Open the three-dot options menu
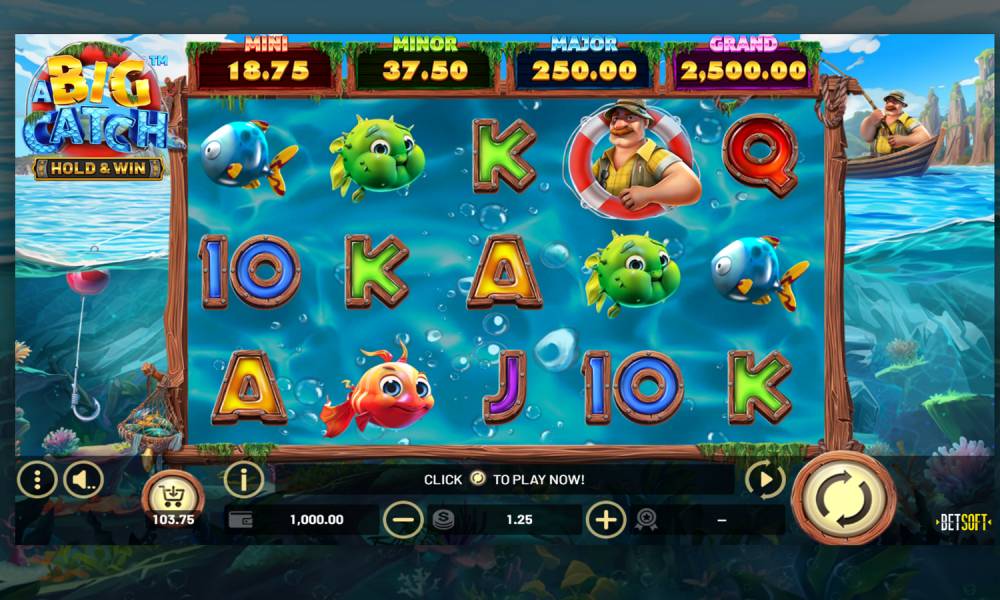Viewport: 1000px width, 600px height. 37,481
